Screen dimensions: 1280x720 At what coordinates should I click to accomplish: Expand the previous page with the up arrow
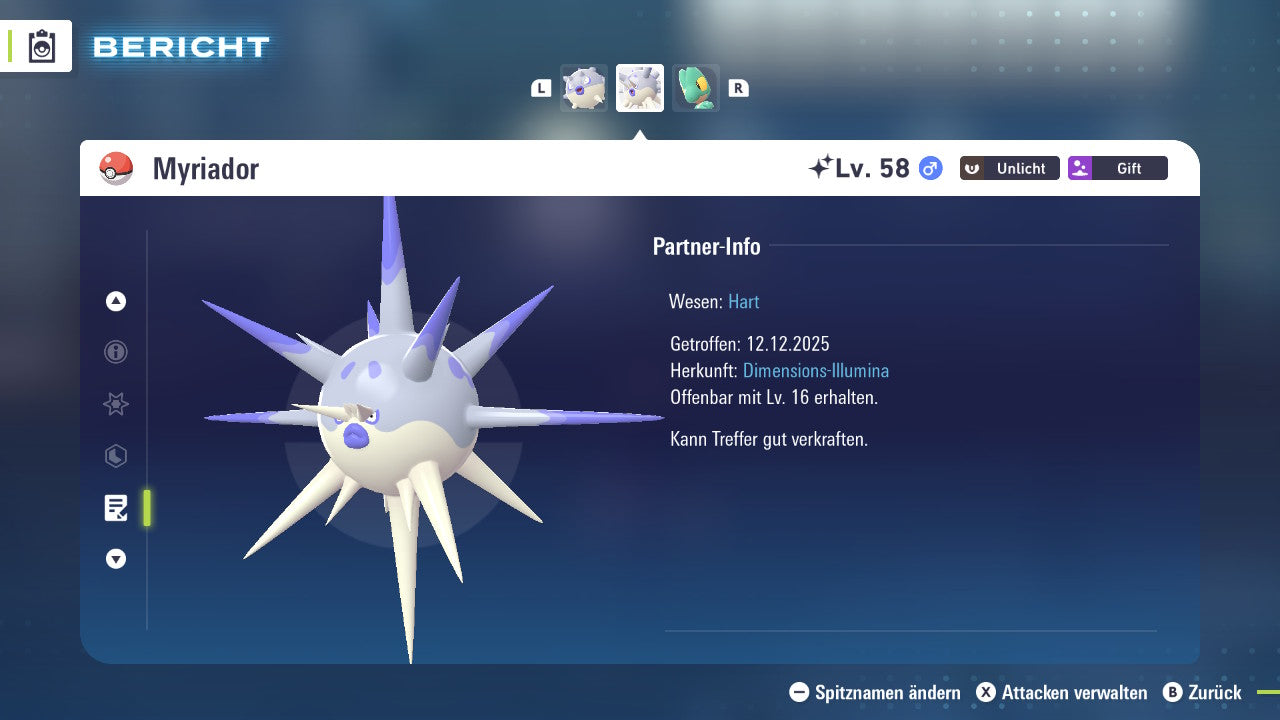point(115,301)
